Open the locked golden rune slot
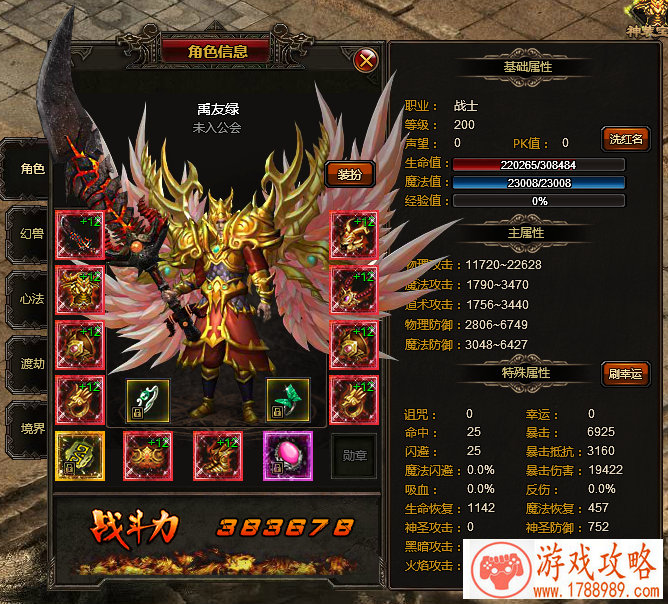This screenshot has height=604, width=668. [x=78, y=454]
